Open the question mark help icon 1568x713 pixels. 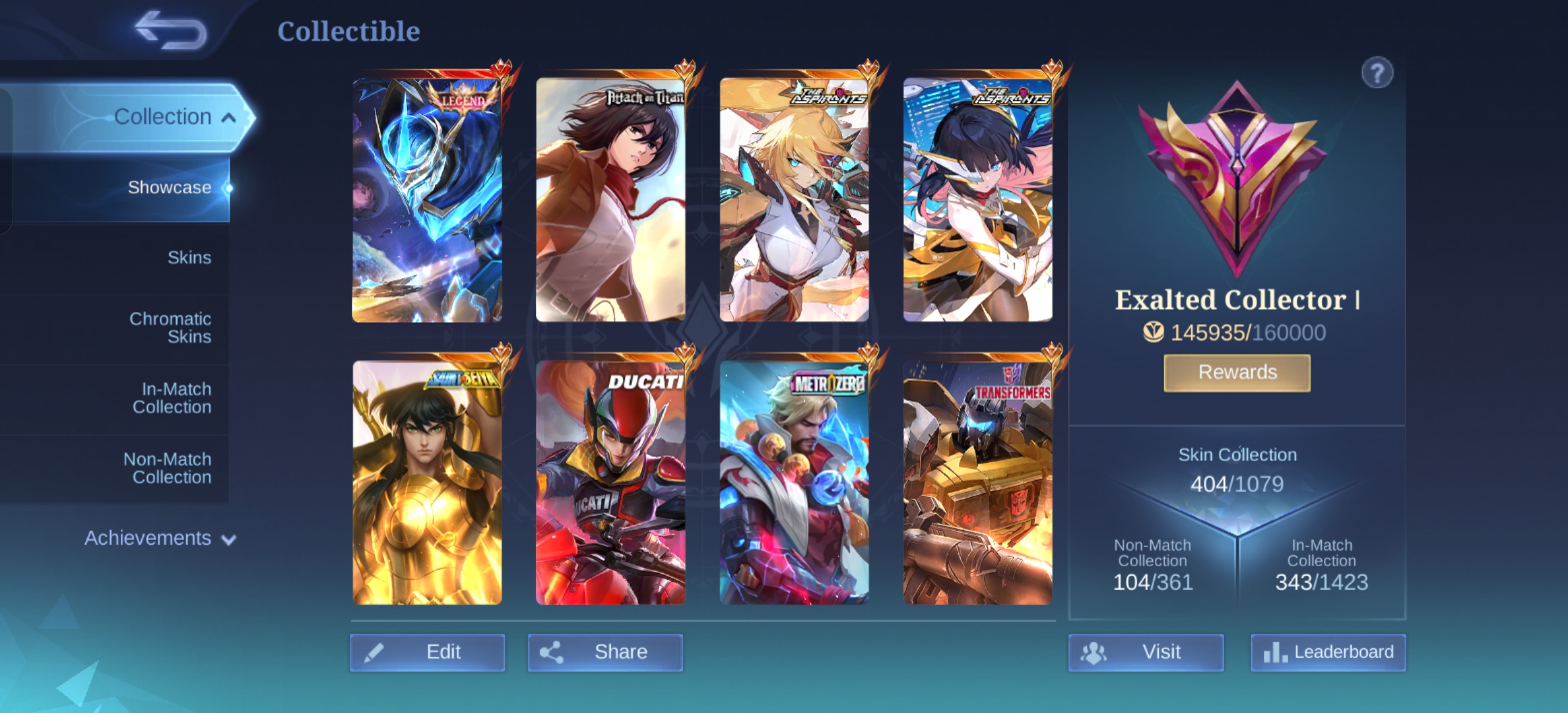pyautogui.click(x=1377, y=73)
